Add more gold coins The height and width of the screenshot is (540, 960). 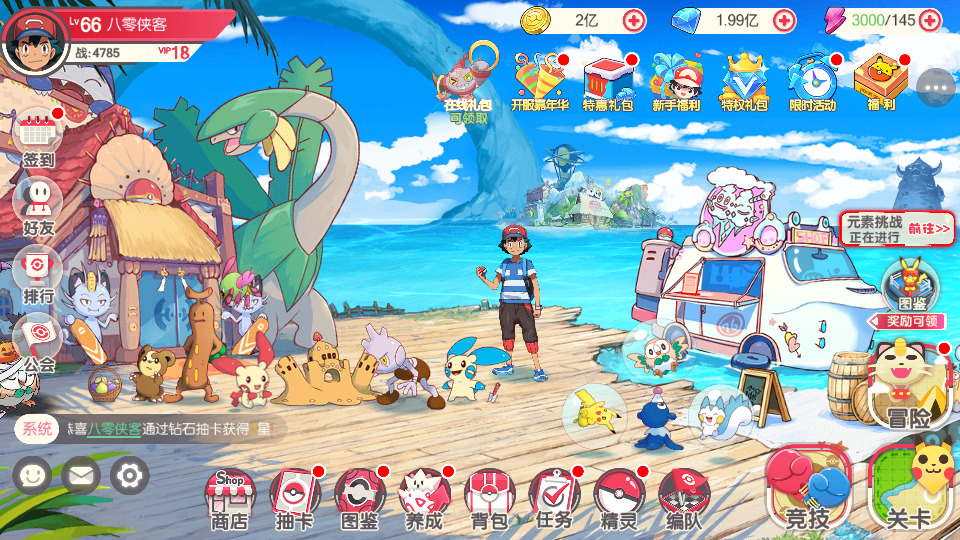(634, 20)
